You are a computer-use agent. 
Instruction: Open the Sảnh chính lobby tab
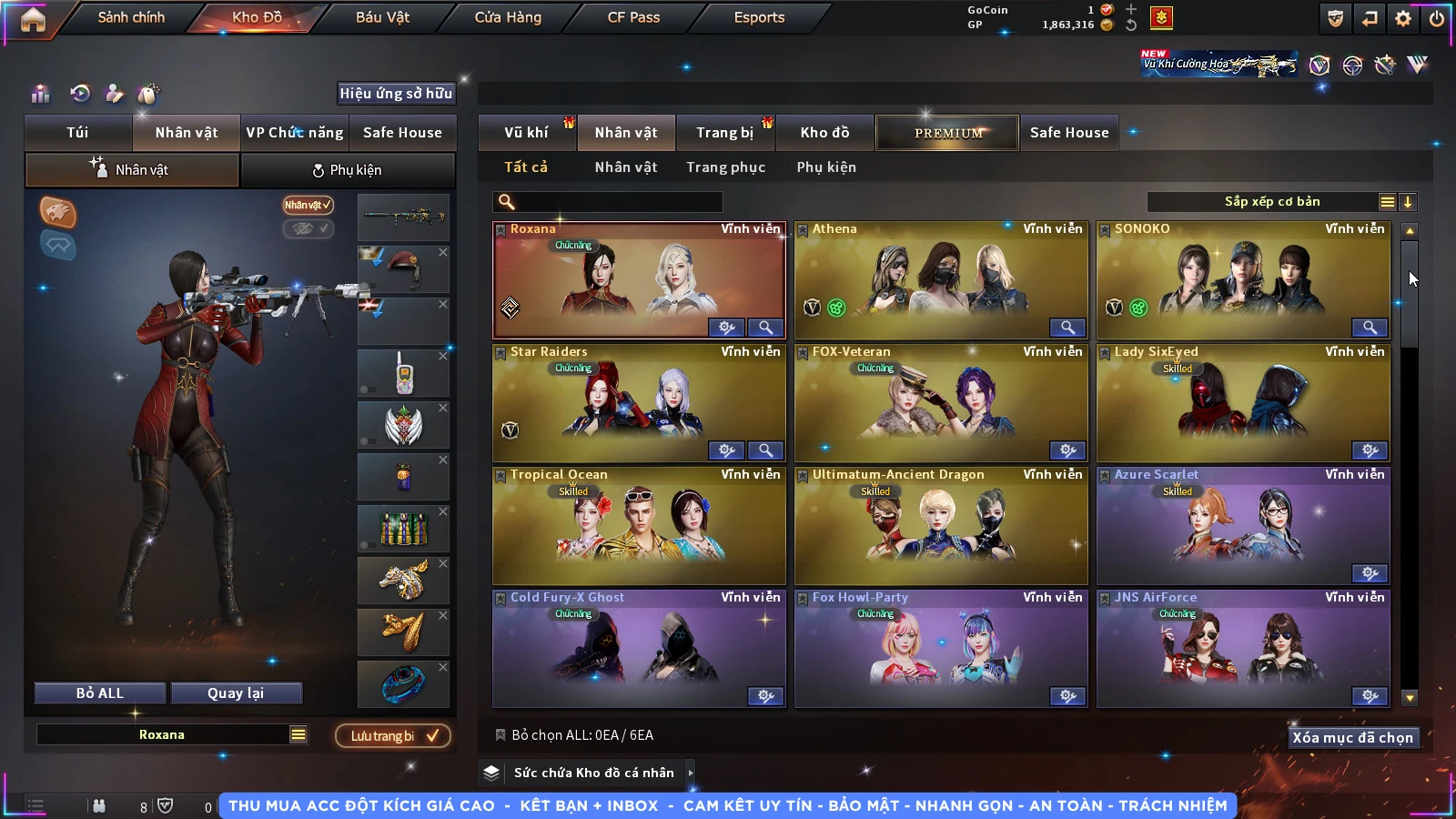coord(131,17)
